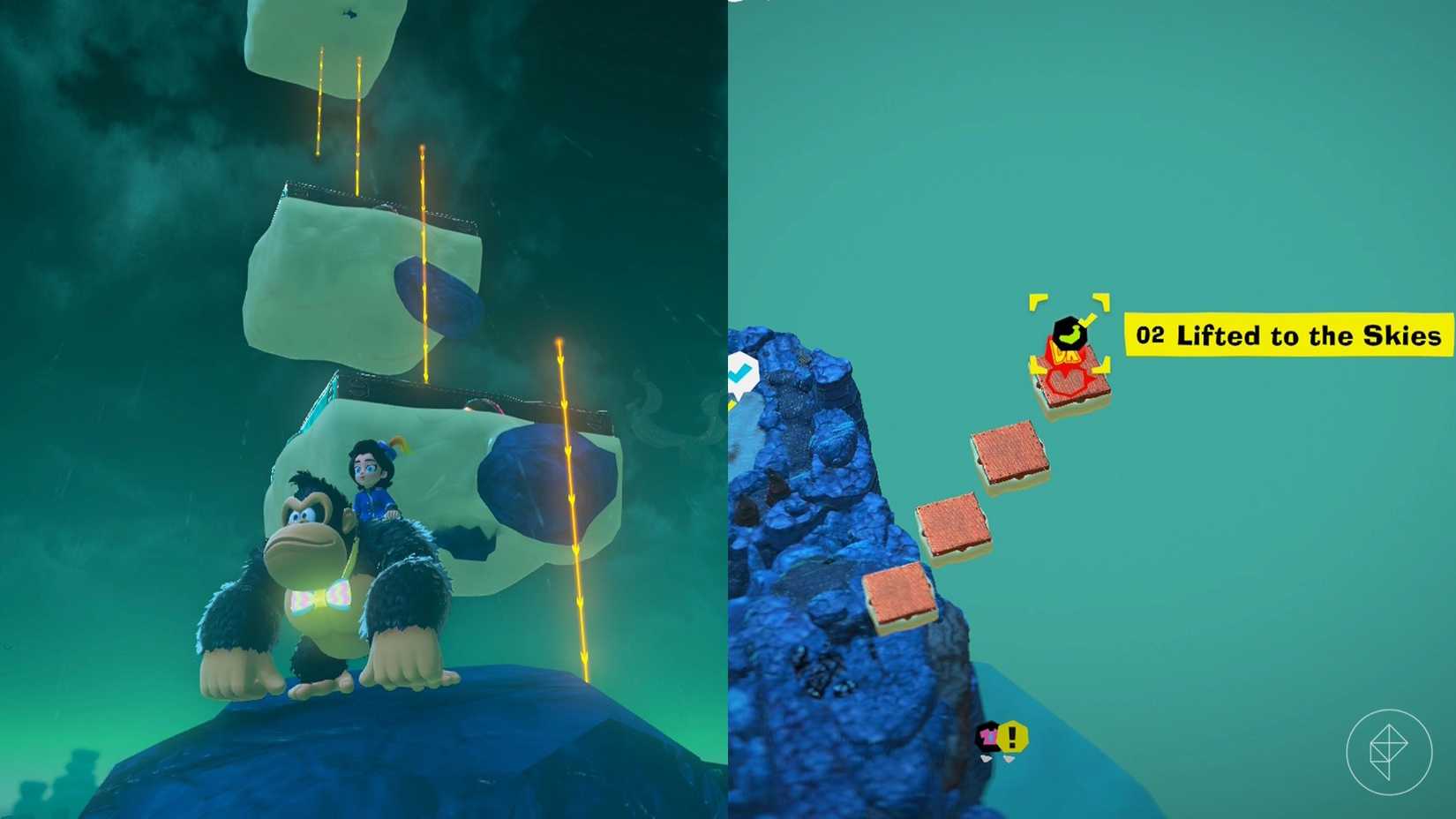Viewport: 1456px width, 819px height.
Task: Click the yellow exclamation badge beside the shirt
Action: coord(1012,734)
